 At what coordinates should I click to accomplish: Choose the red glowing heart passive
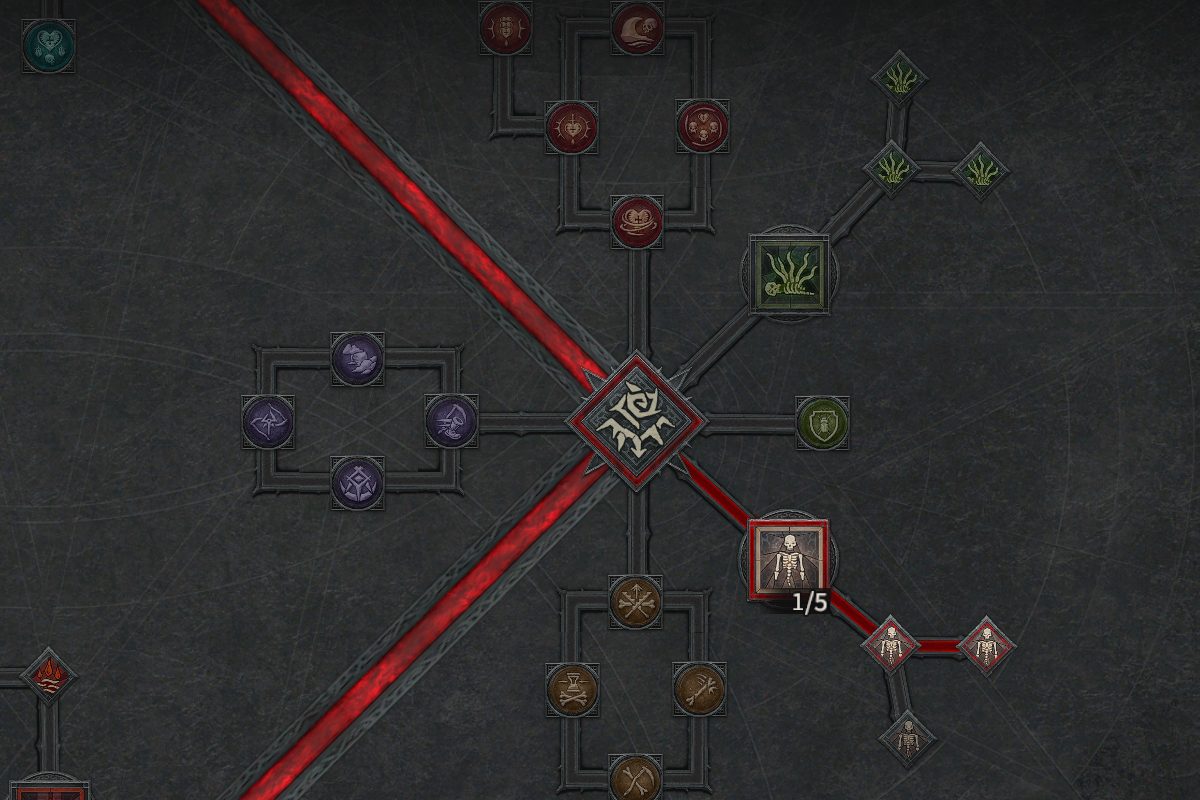click(x=571, y=126)
